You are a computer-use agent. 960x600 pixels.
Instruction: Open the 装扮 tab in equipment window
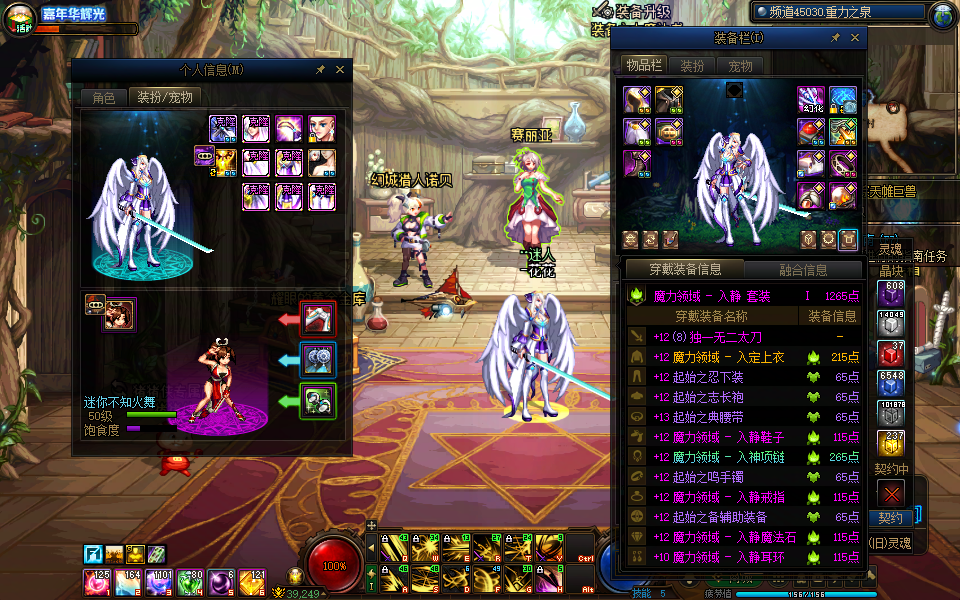point(692,66)
